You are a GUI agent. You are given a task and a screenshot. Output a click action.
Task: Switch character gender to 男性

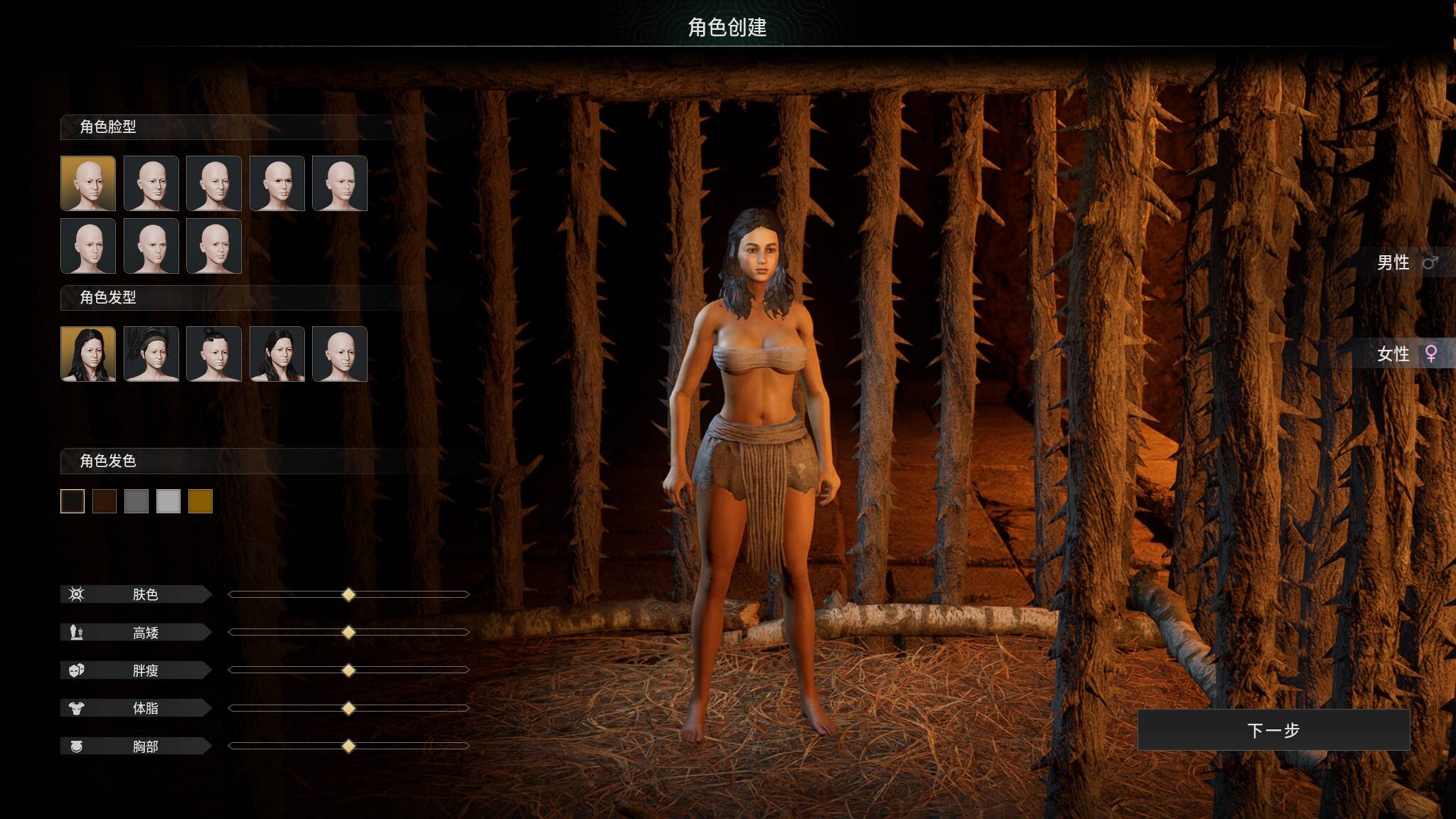pos(1405,262)
